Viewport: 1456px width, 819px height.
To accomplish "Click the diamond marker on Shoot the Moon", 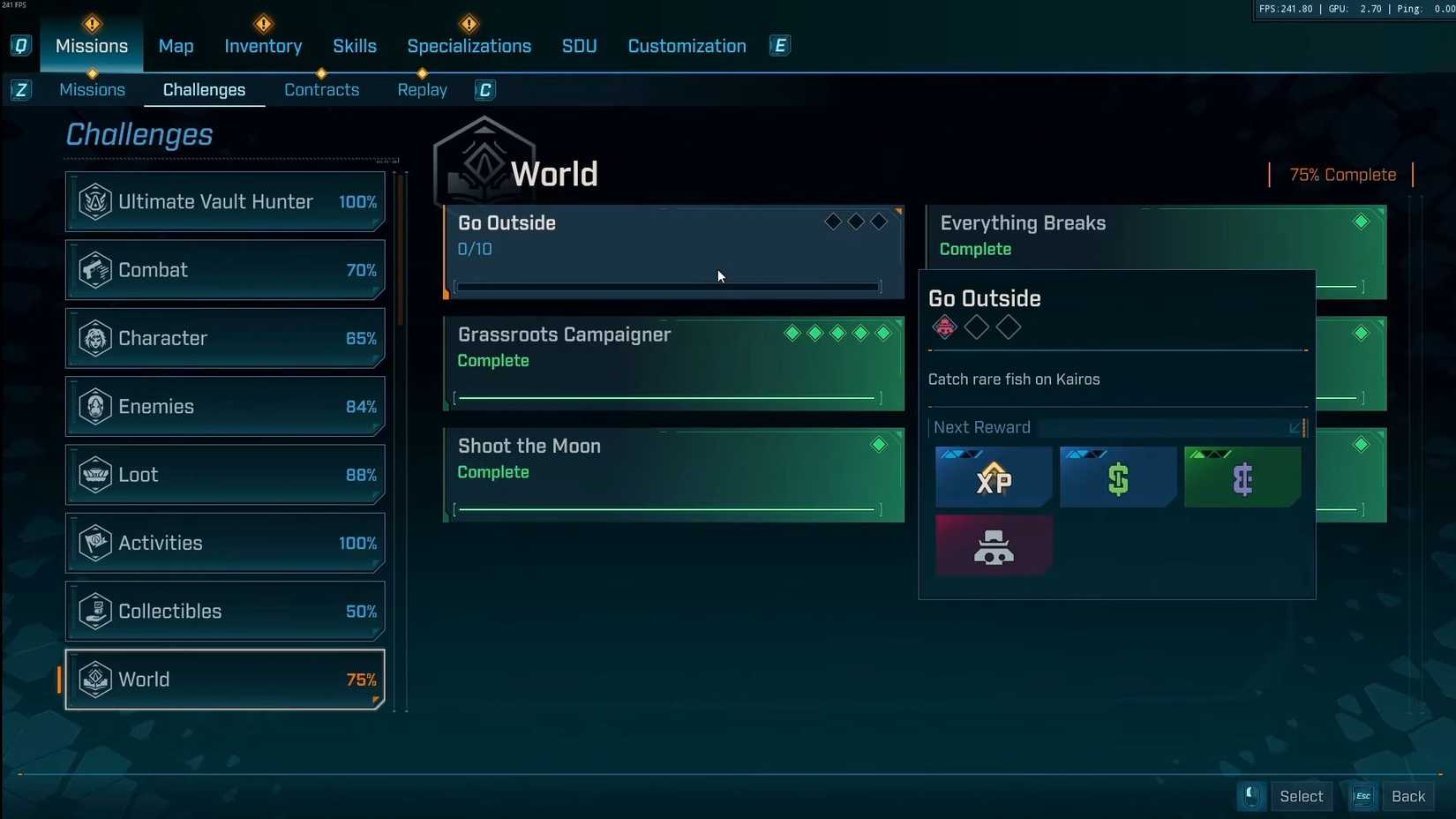I will [x=878, y=446].
